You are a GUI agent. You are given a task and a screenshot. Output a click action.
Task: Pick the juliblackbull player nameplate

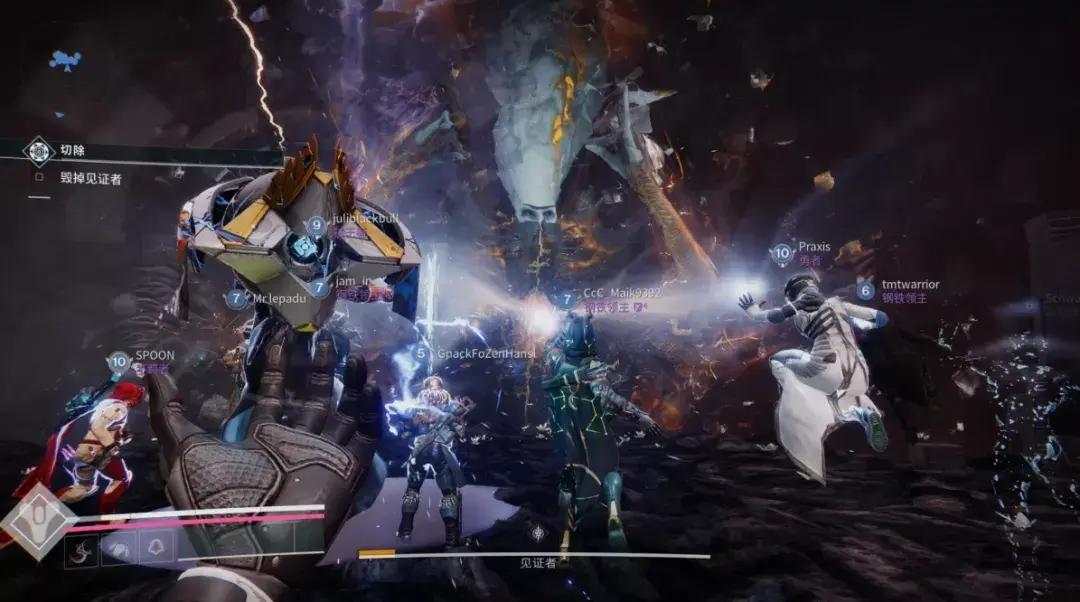point(366,218)
